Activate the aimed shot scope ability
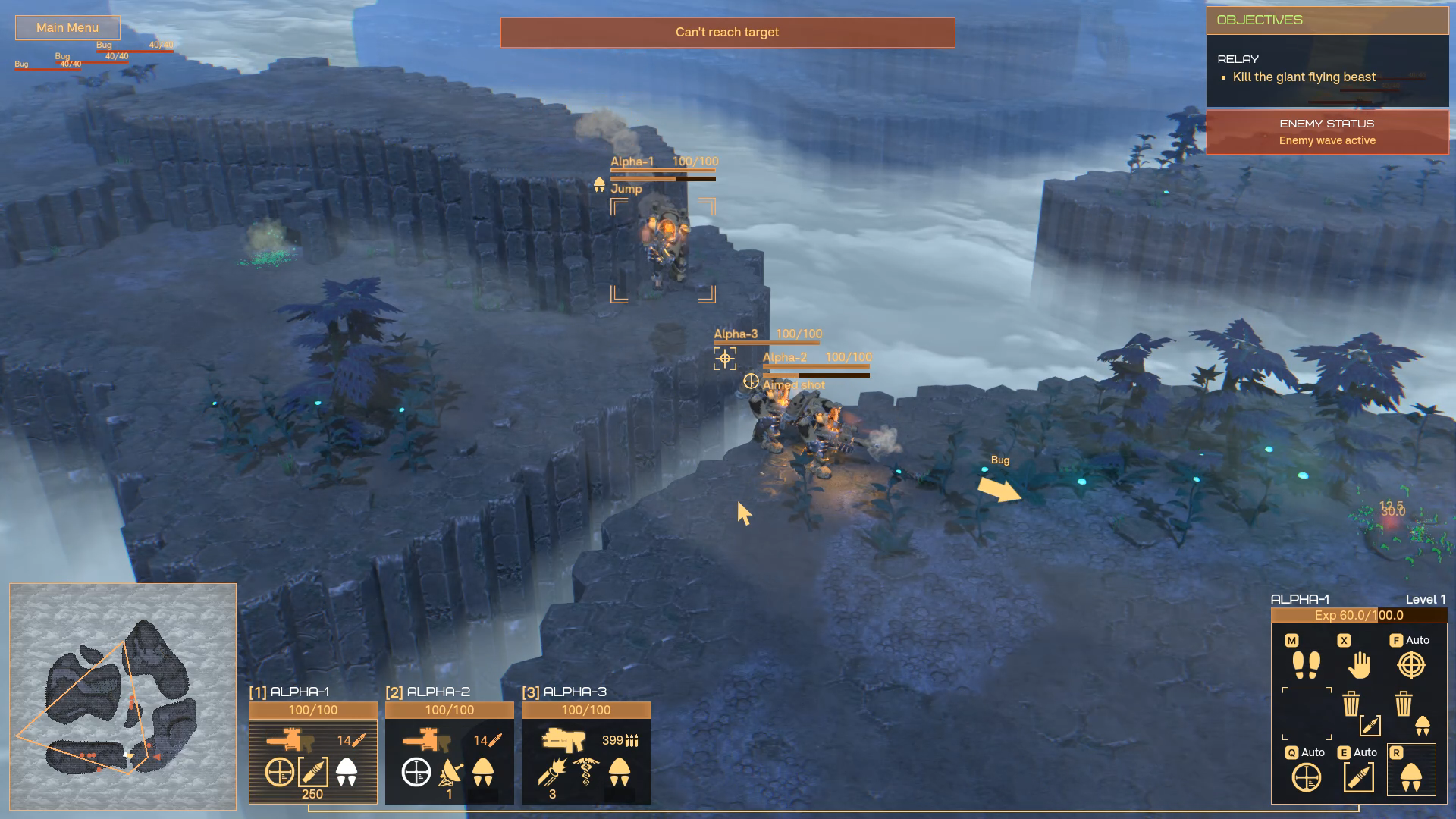Image resolution: width=1456 pixels, height=819 pixels. [x=1306, y=777]
